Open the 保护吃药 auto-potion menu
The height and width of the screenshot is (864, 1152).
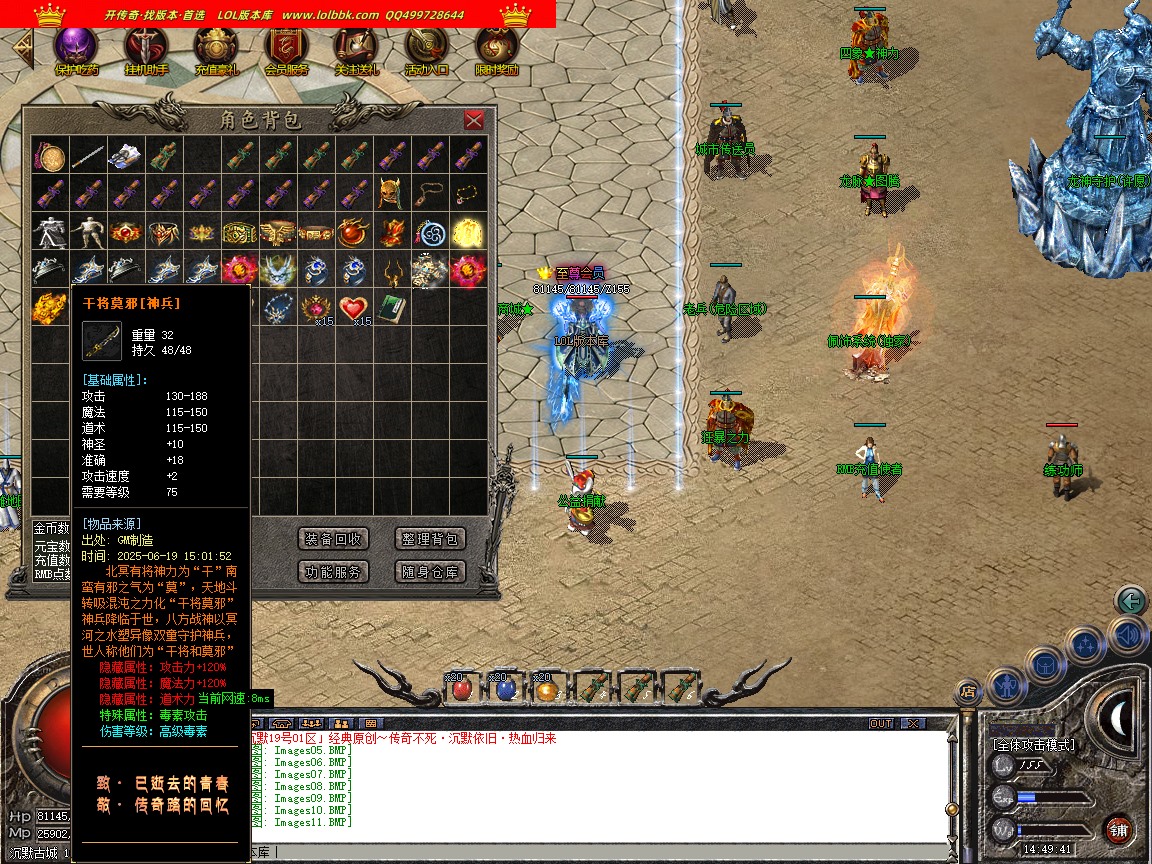tap(76, 47)
